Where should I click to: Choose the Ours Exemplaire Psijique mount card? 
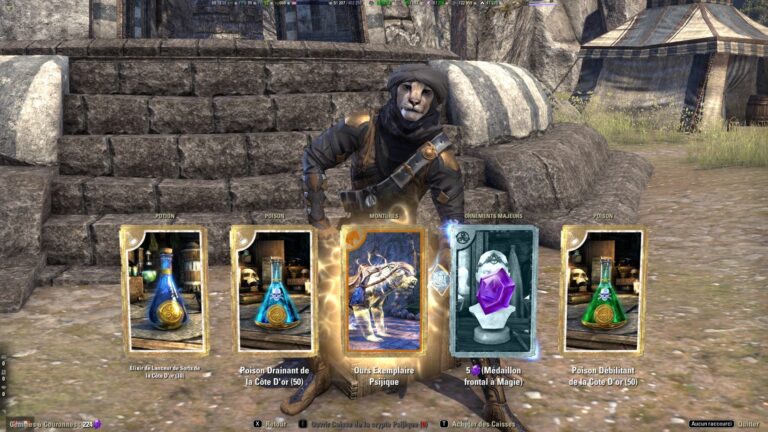tap(383, 290)
